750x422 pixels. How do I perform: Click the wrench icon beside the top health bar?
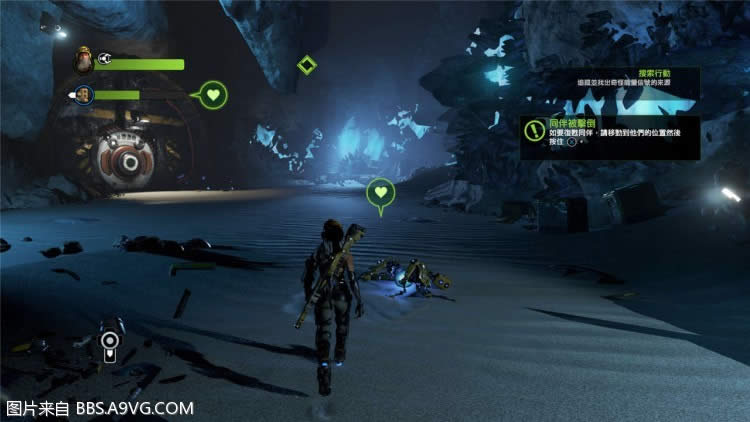[x=105, y=60]
